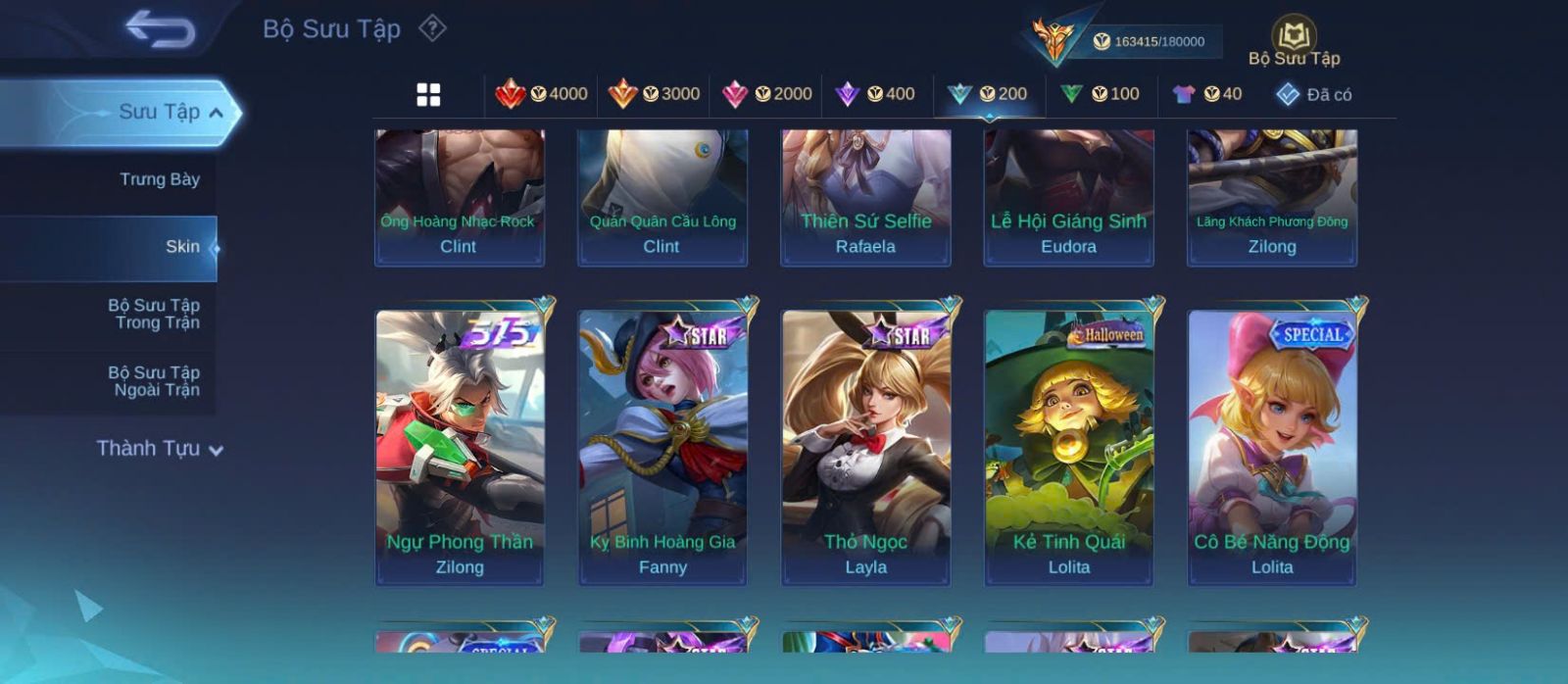Pick the Kẻ Tinh Quái Lolita skin

coord(1068,446)
